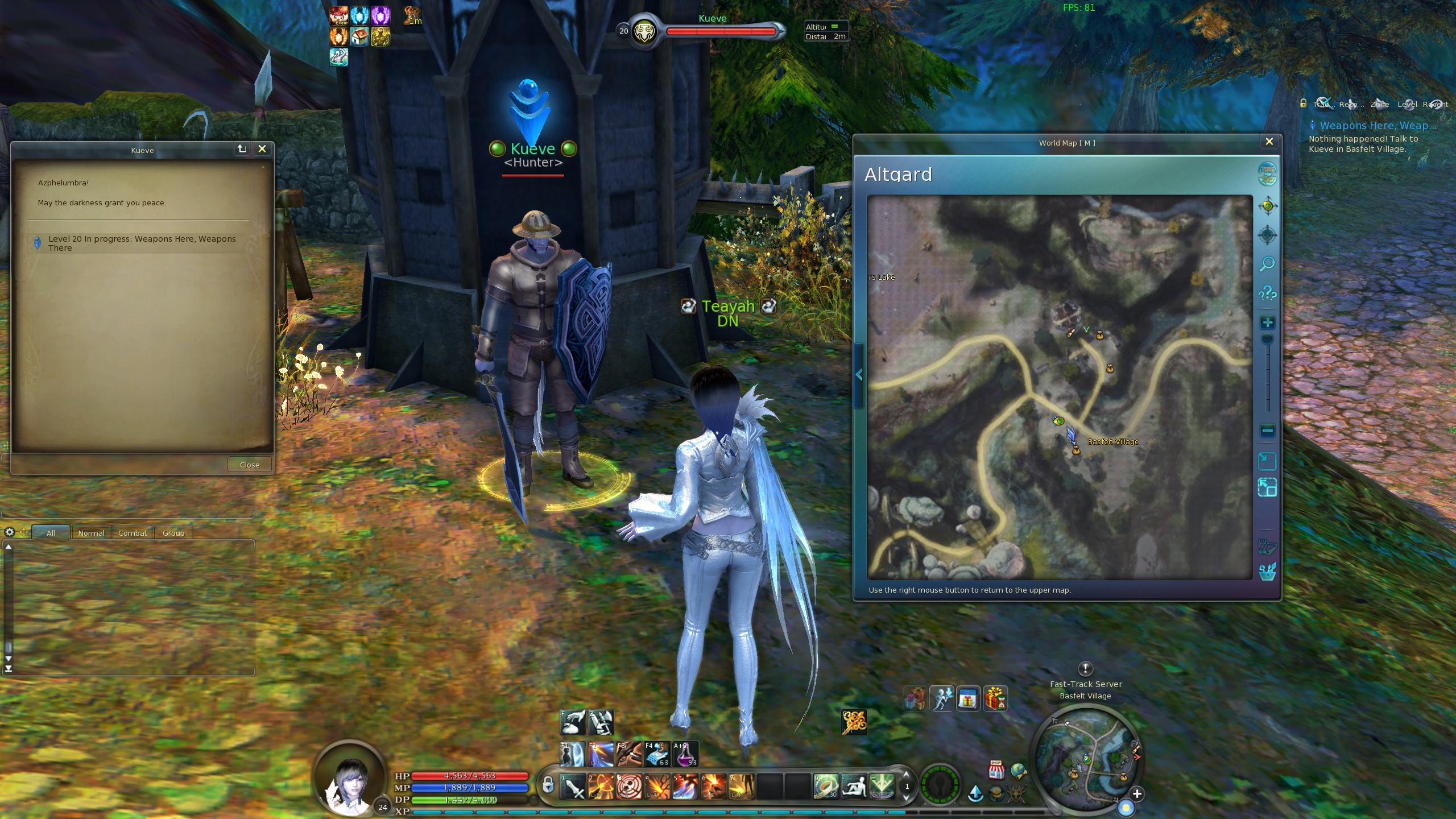Open the Normal chat tab
The height and width of the screenshot is (819, 1456).
click(x=91, y=533)
